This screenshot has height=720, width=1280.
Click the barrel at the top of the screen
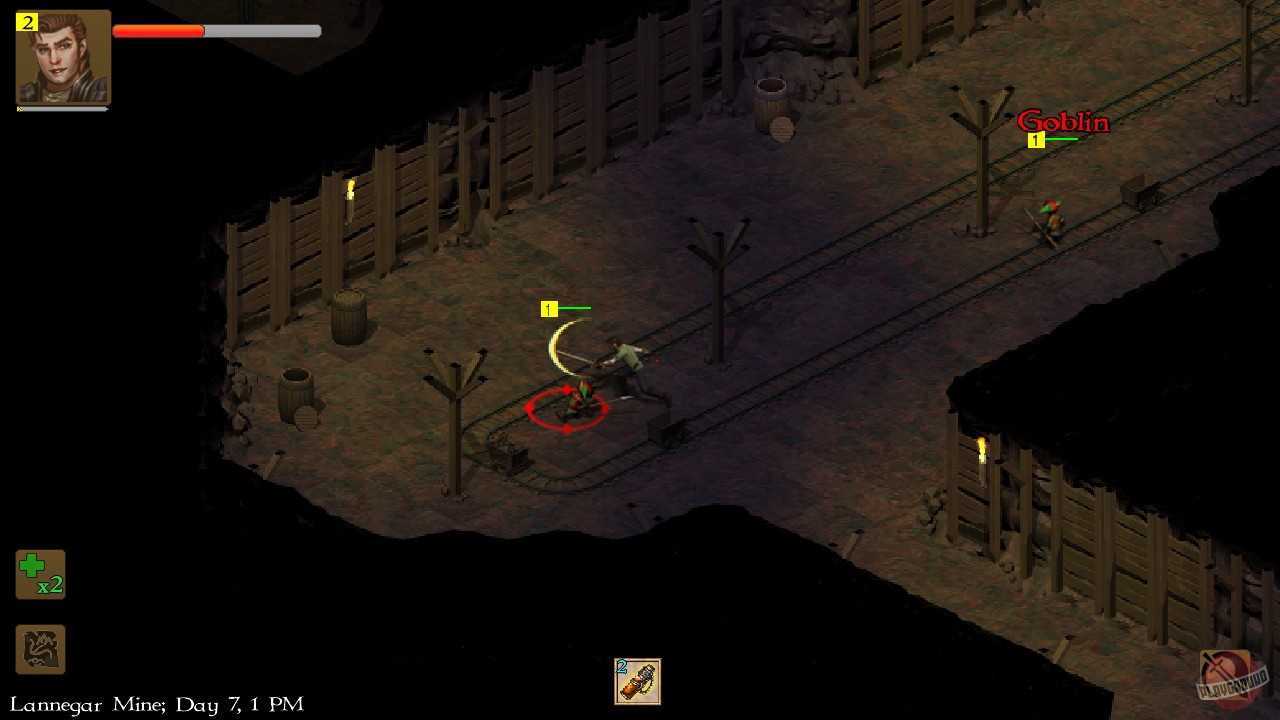(772, 100)
